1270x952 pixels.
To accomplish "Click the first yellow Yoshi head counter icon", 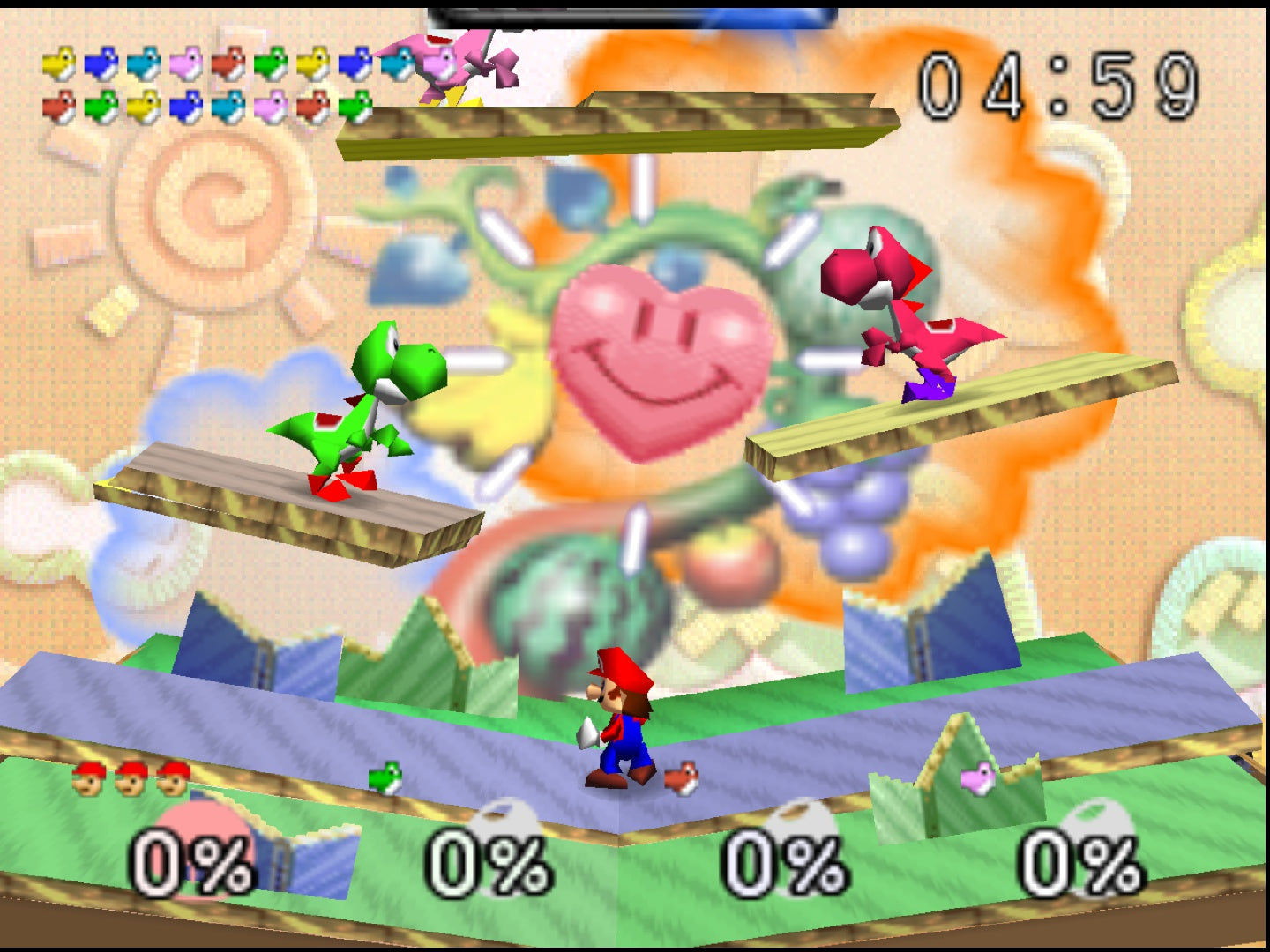I will click(59, 63).
